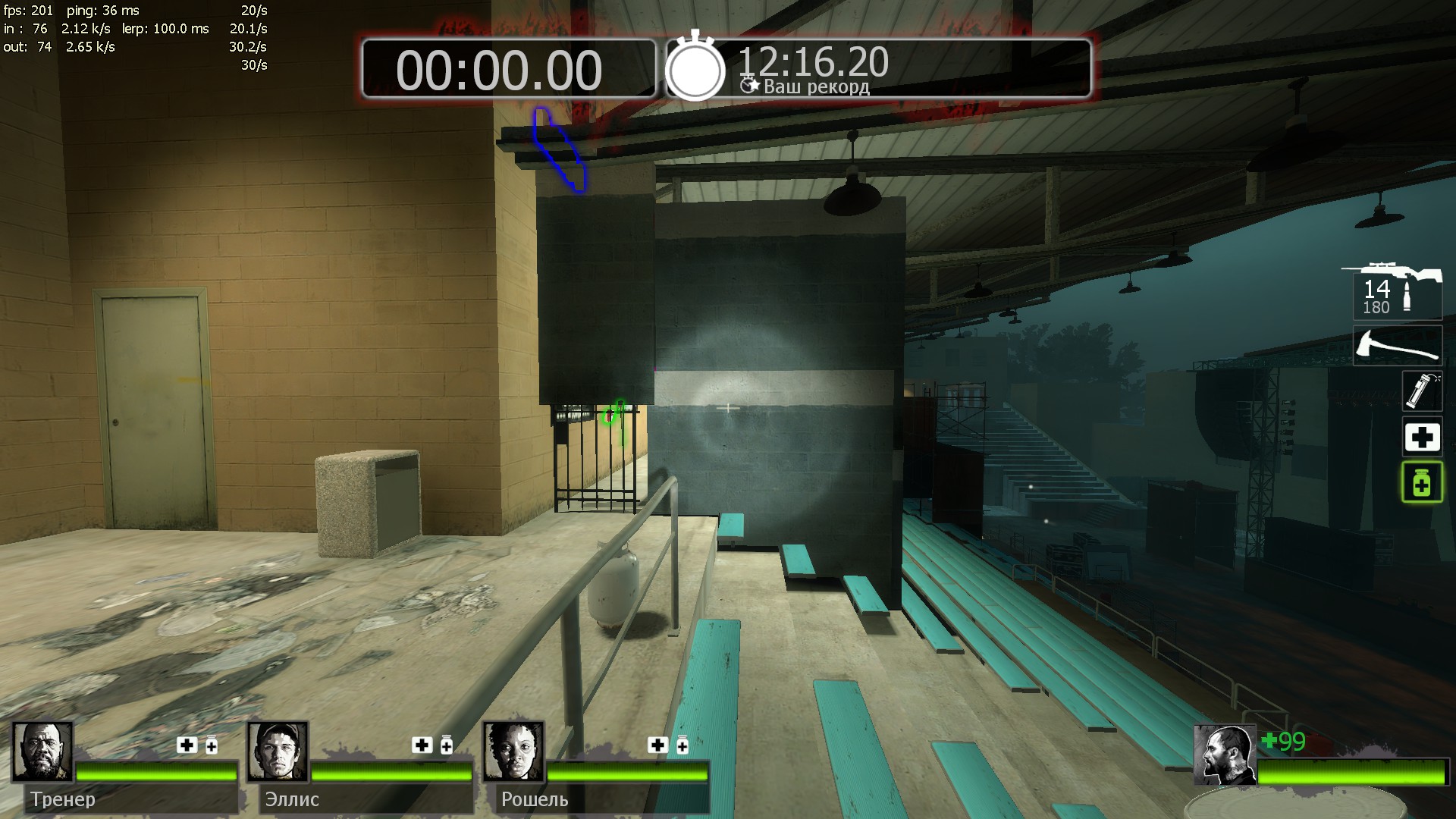This screenshot has width=1456, height=819.
Task: Click teammate Эллис's portrait
Action: pyautogui.click(x=278, y=752)
